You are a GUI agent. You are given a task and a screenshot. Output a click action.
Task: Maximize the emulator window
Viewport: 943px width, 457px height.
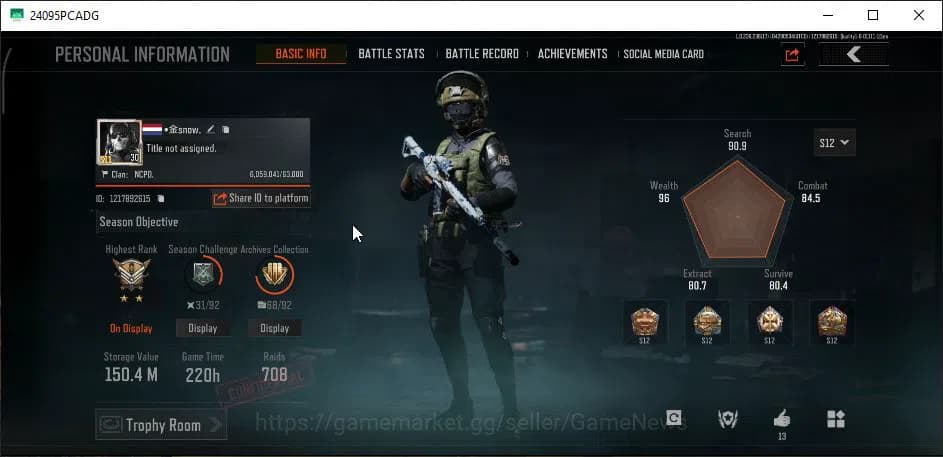[873, 15]
